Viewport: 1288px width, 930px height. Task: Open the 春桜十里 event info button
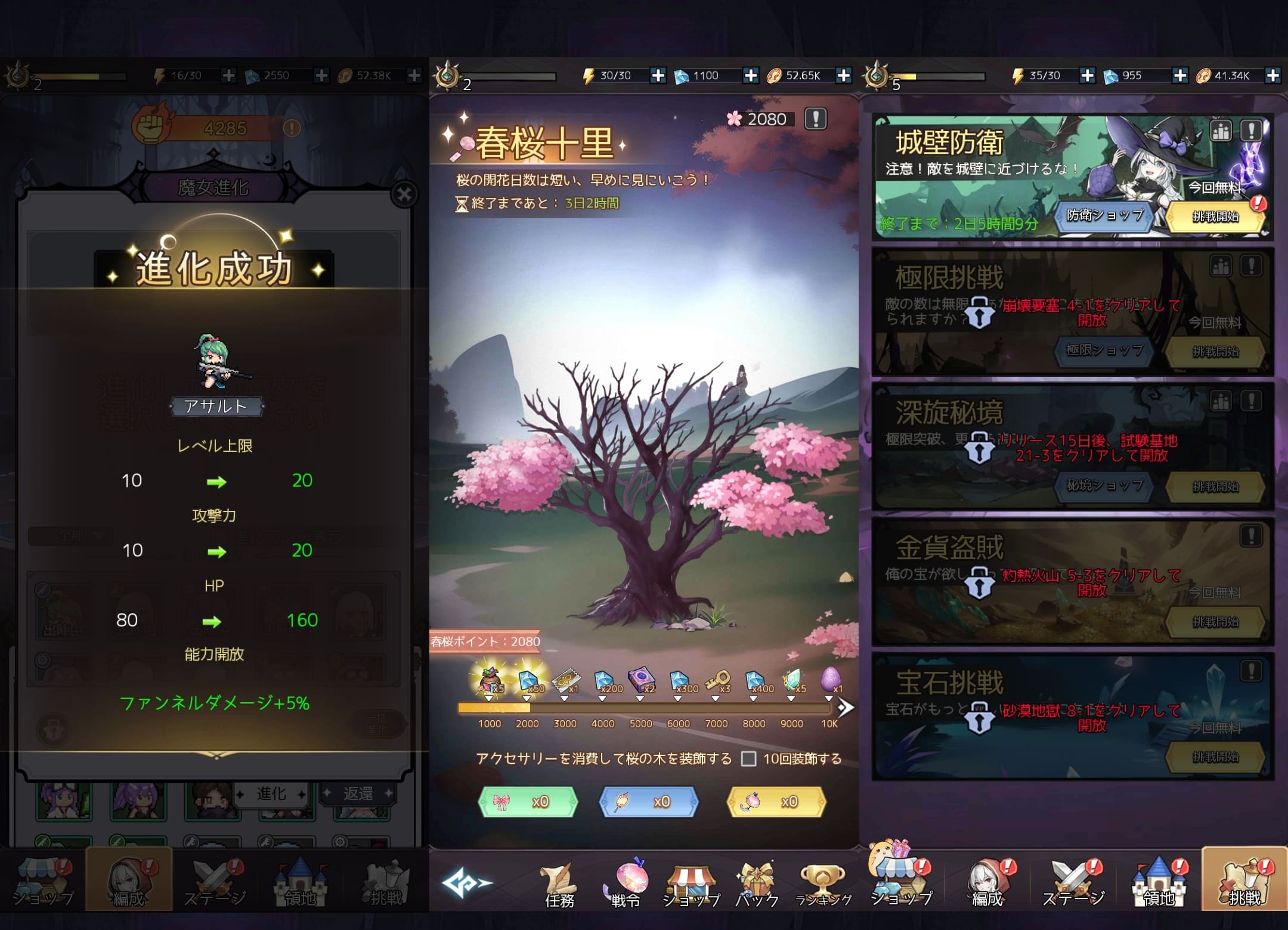(815, 119)
